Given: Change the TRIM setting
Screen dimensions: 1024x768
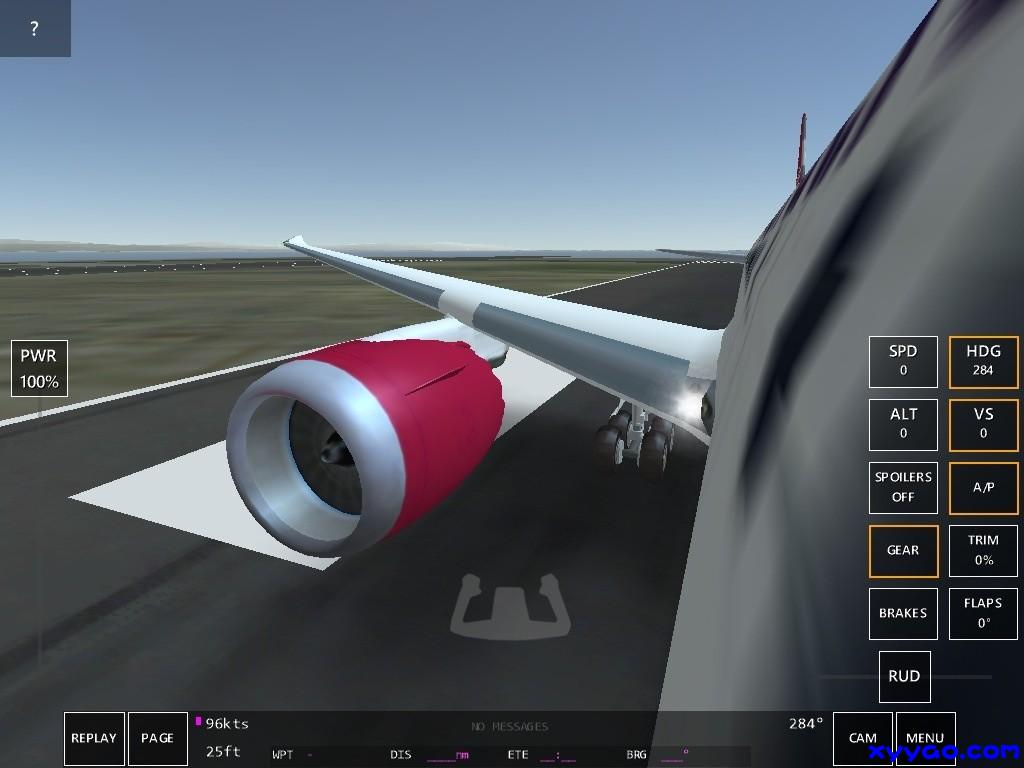Looking at the screenshot, I should tap(983, 550).
